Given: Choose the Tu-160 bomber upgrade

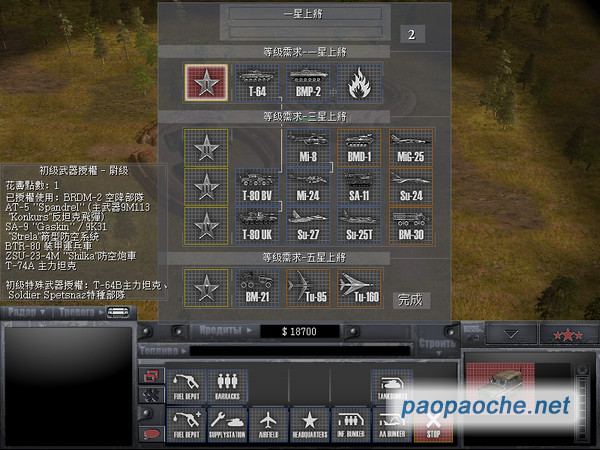Looking at the screenshot, I should [359, 287].
